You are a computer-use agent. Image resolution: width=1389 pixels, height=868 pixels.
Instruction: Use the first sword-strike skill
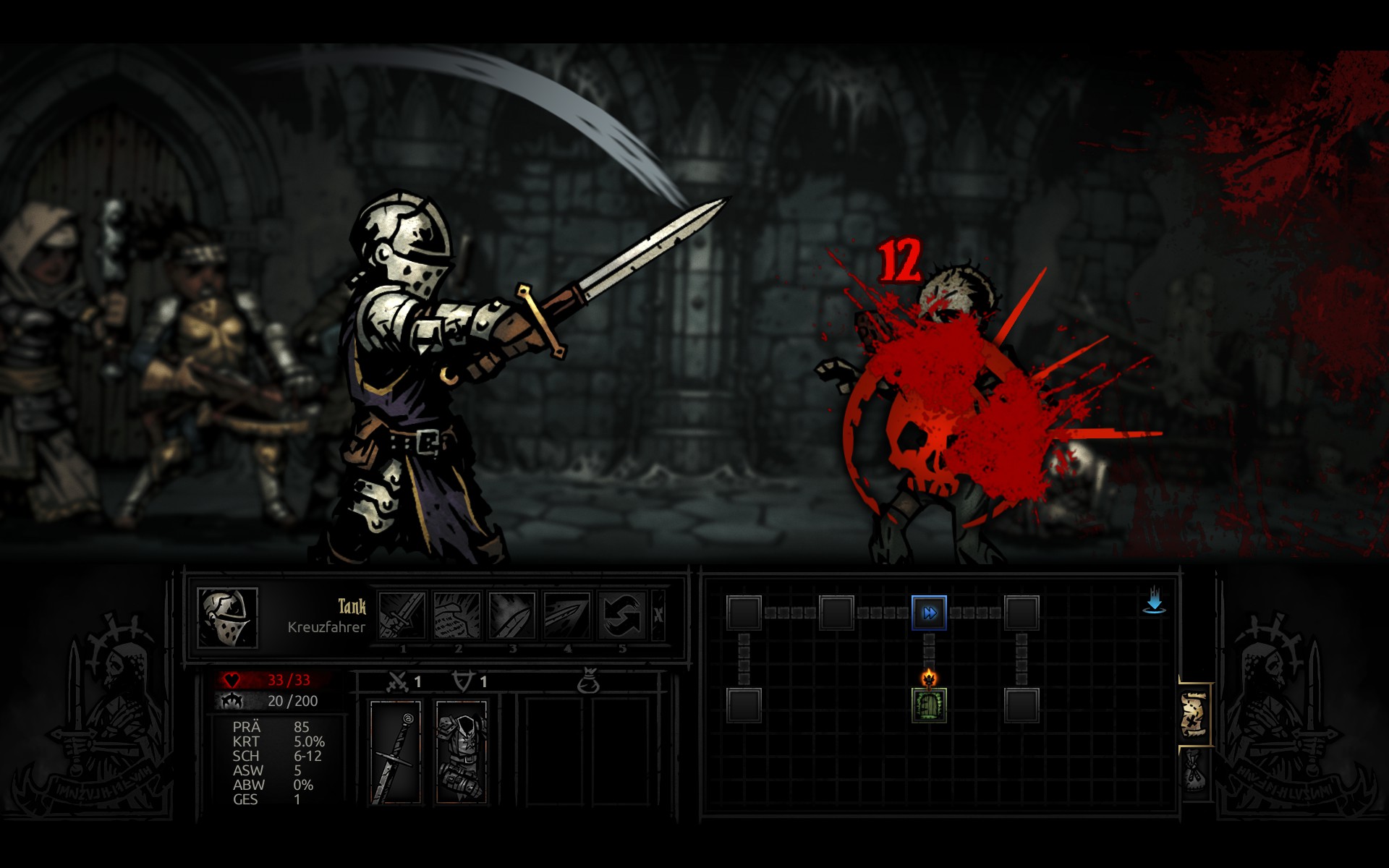click(x=402, y=616)
